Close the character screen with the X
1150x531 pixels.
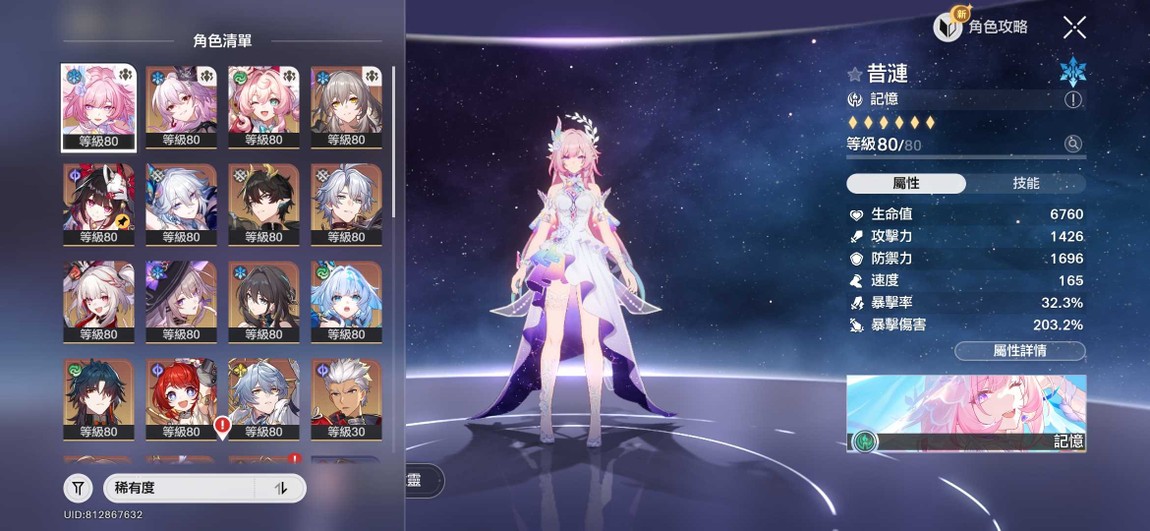[x=1074, y=28]
